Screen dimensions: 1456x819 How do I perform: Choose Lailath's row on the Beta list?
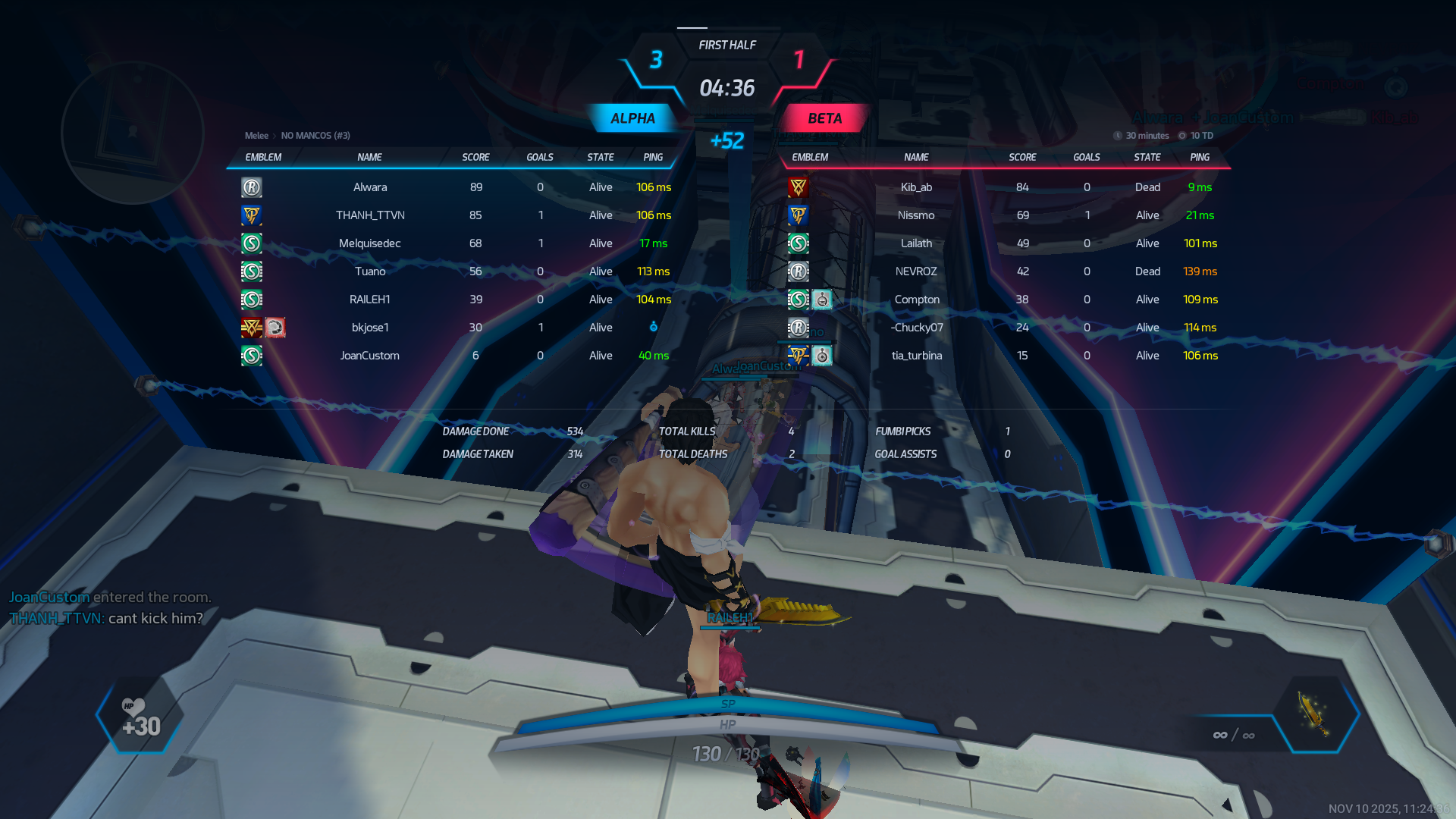(916, 243)
